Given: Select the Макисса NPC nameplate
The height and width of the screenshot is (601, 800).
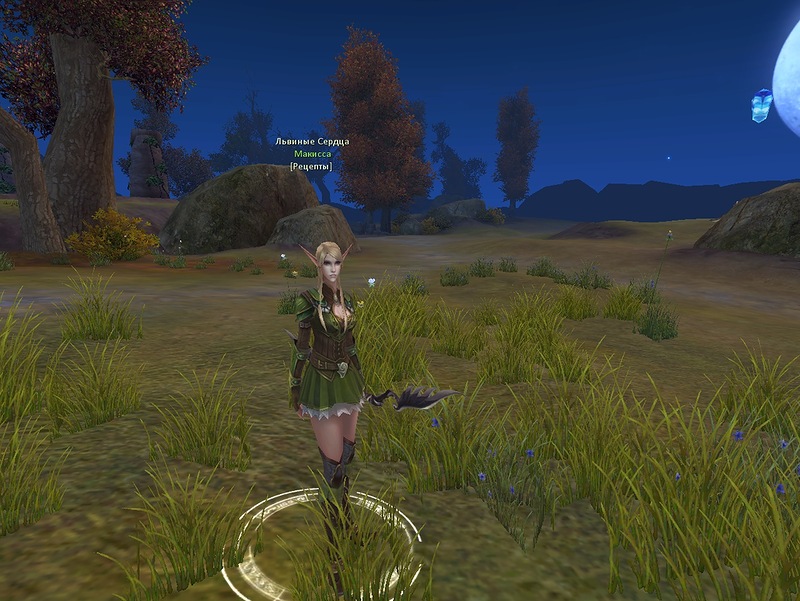Looking at the screenshot, I should pyautogui.click(x=312, y=154).
